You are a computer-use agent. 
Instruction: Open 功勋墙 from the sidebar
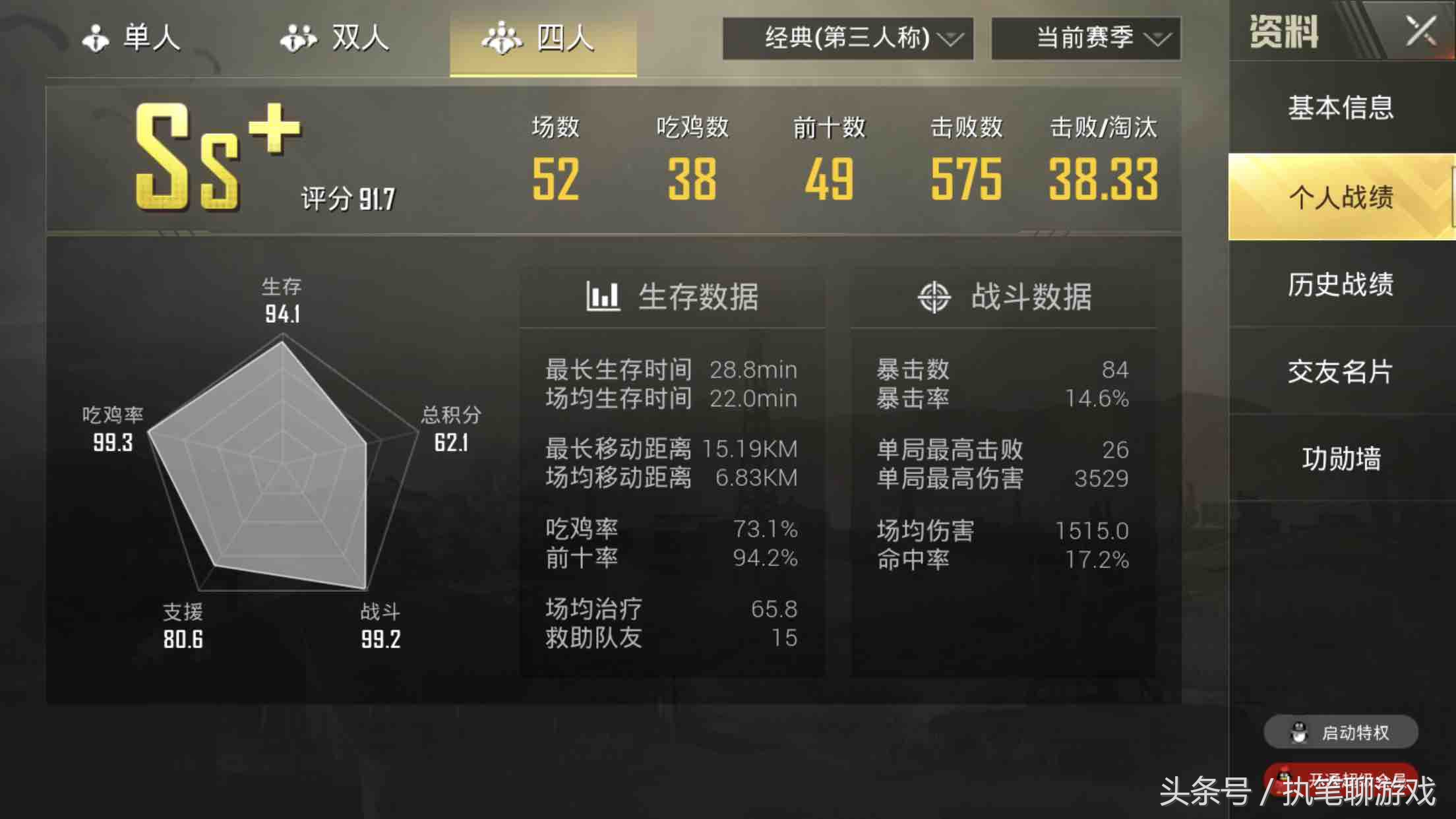click(1344, 456)
